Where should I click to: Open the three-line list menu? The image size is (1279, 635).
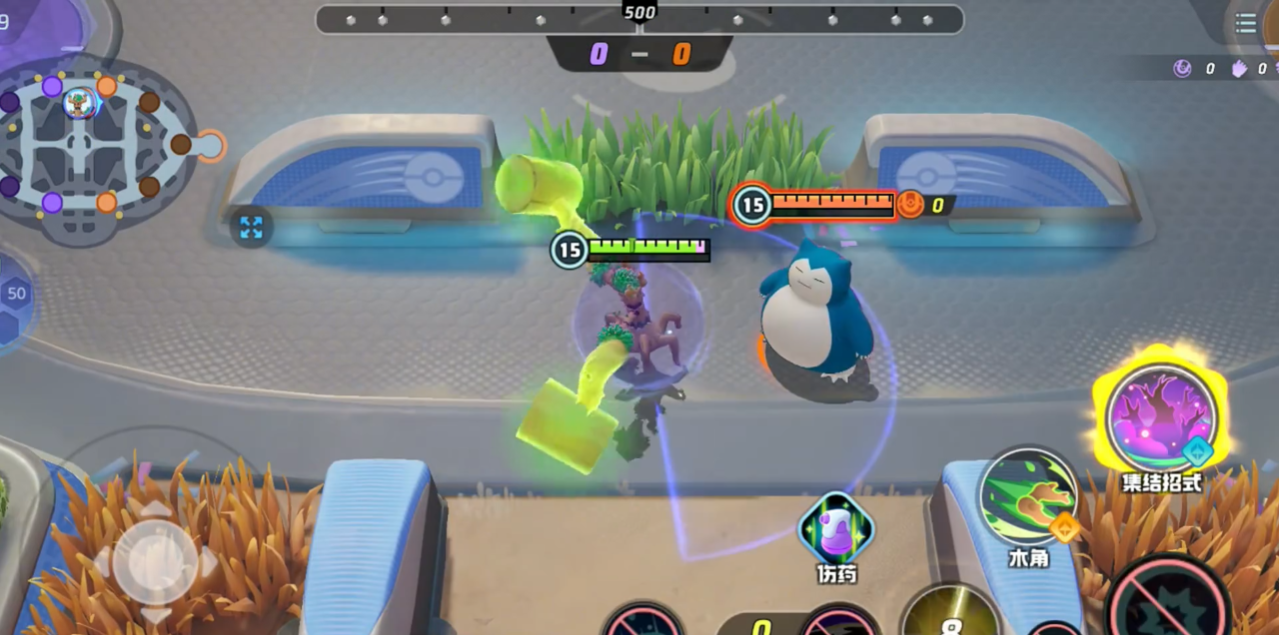[x=1245, y=24]
